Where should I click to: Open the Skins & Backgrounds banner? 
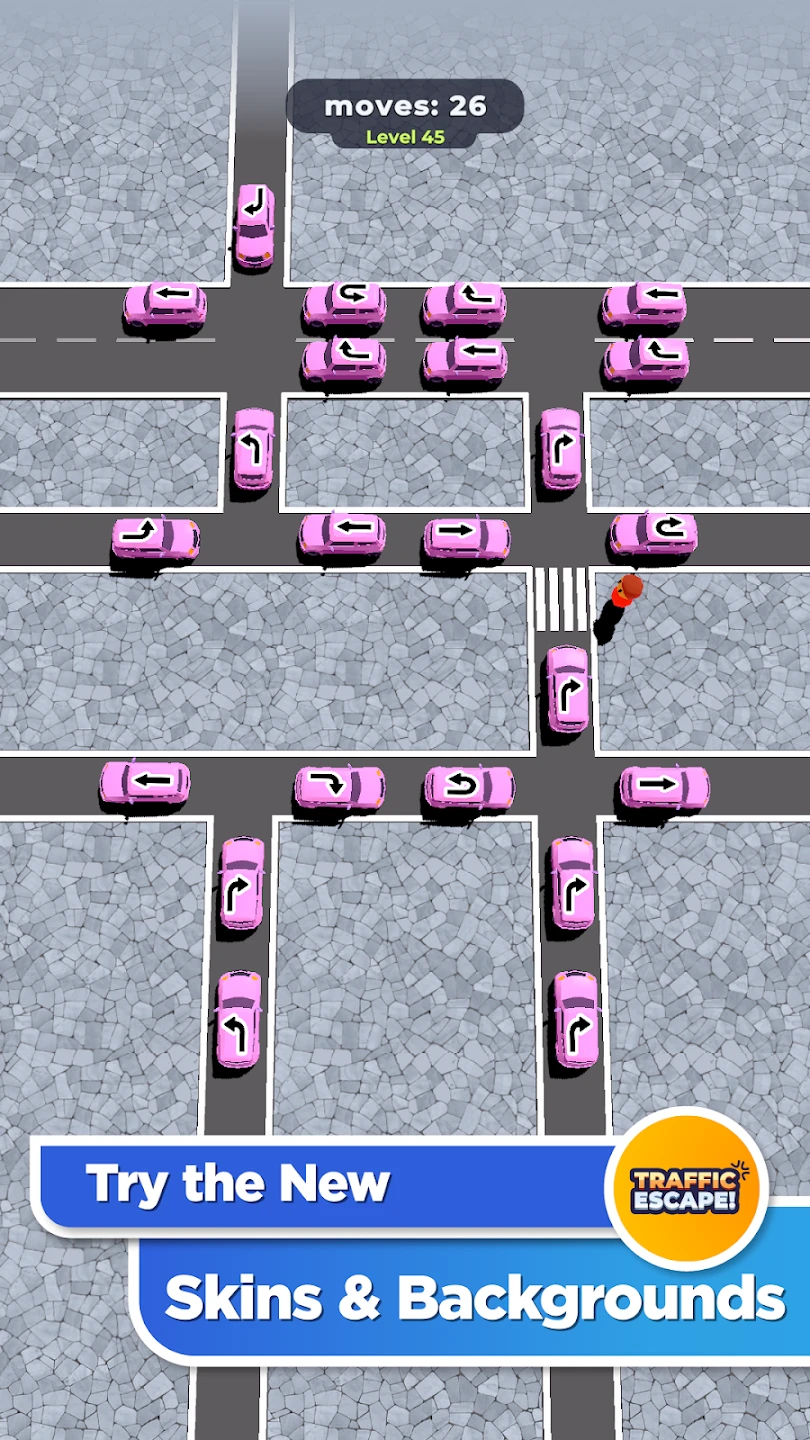click(x=470, y=1298)
